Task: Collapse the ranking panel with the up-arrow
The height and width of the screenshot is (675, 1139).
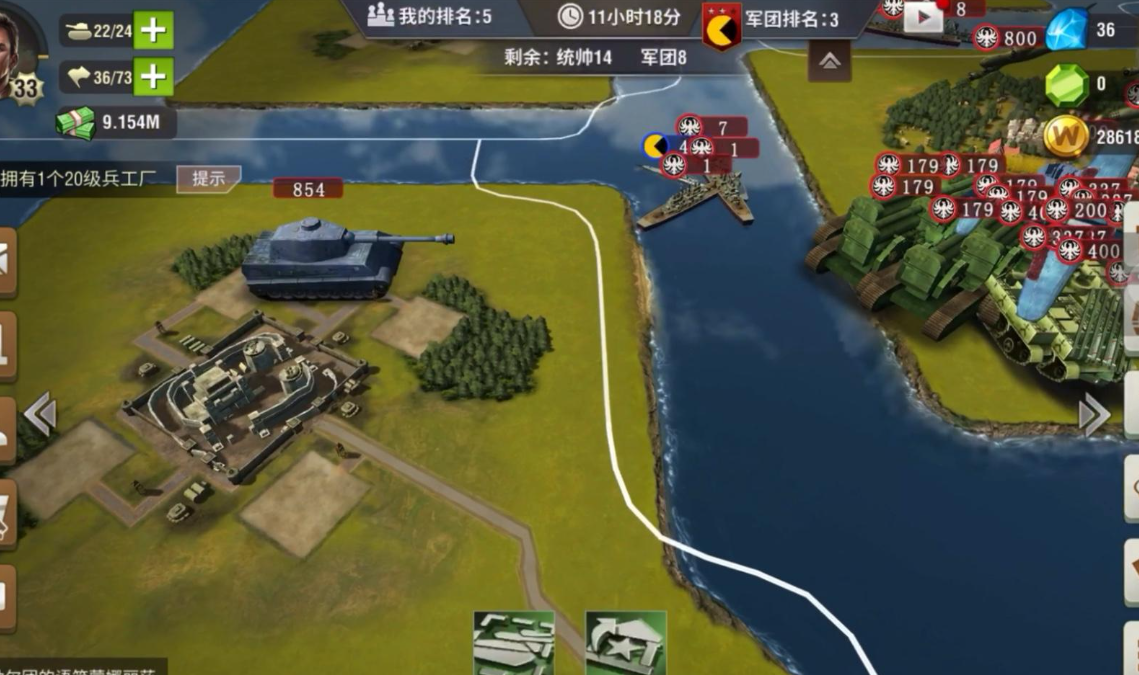Action: tap(829, 61)
